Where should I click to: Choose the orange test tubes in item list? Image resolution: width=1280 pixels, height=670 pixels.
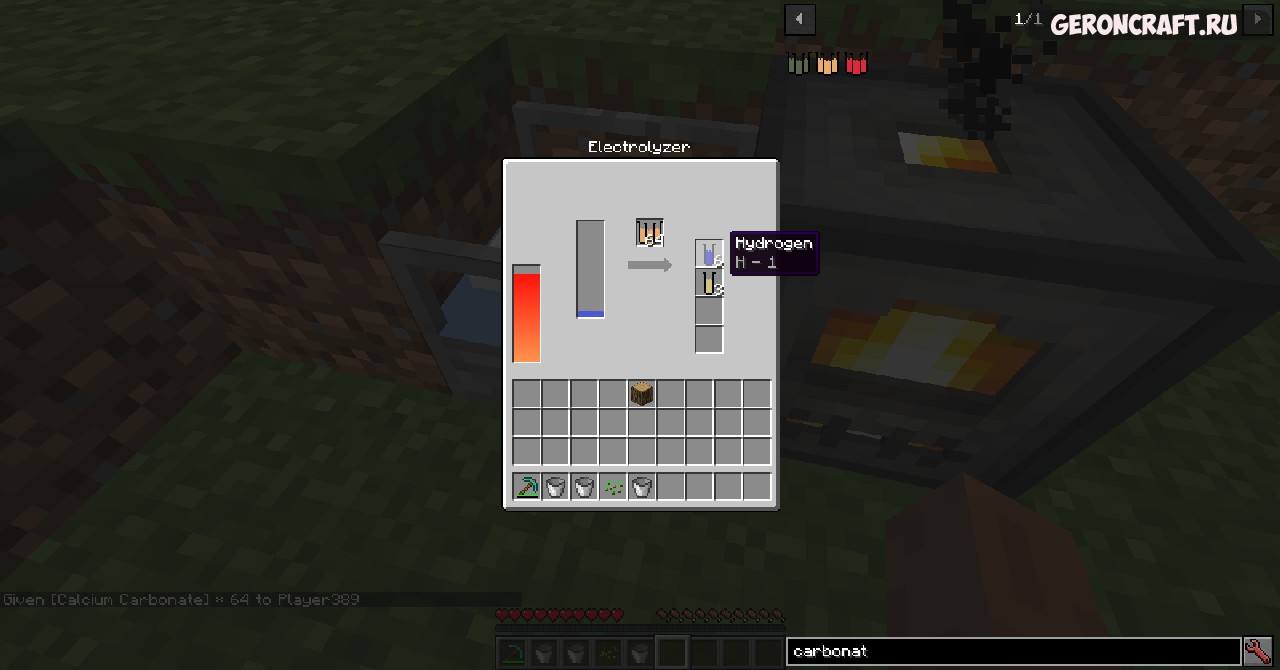pos(827,64)
